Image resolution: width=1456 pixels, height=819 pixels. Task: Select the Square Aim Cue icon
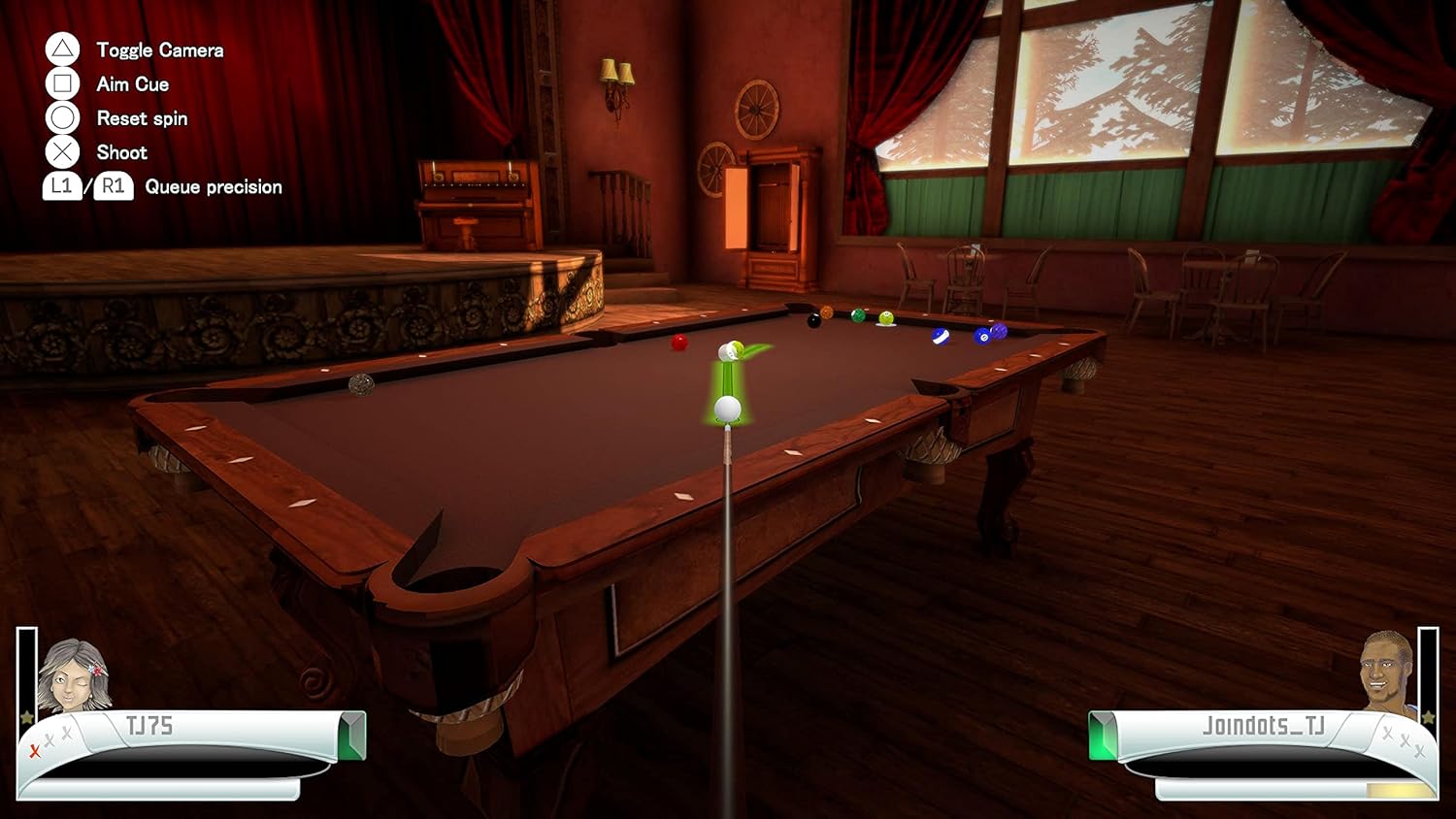[x=61, y=83]
